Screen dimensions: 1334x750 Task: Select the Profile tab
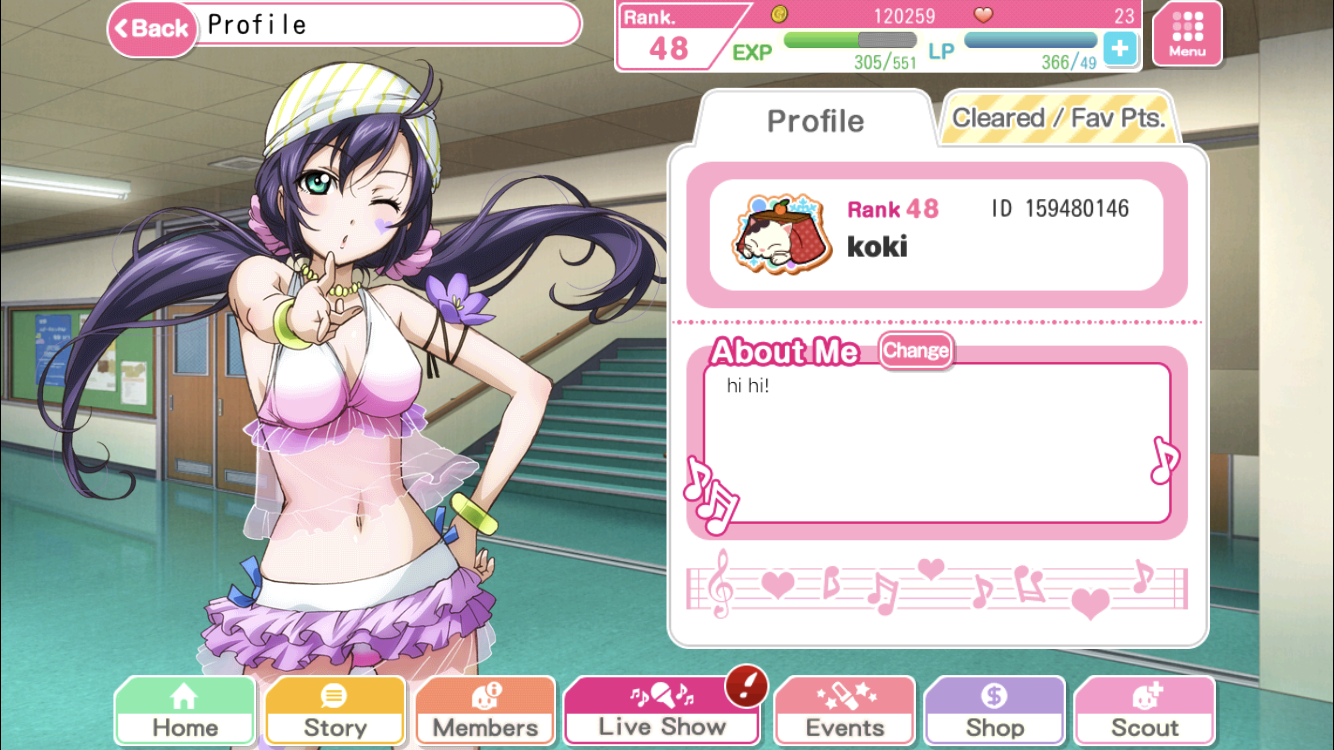[814, 121]
